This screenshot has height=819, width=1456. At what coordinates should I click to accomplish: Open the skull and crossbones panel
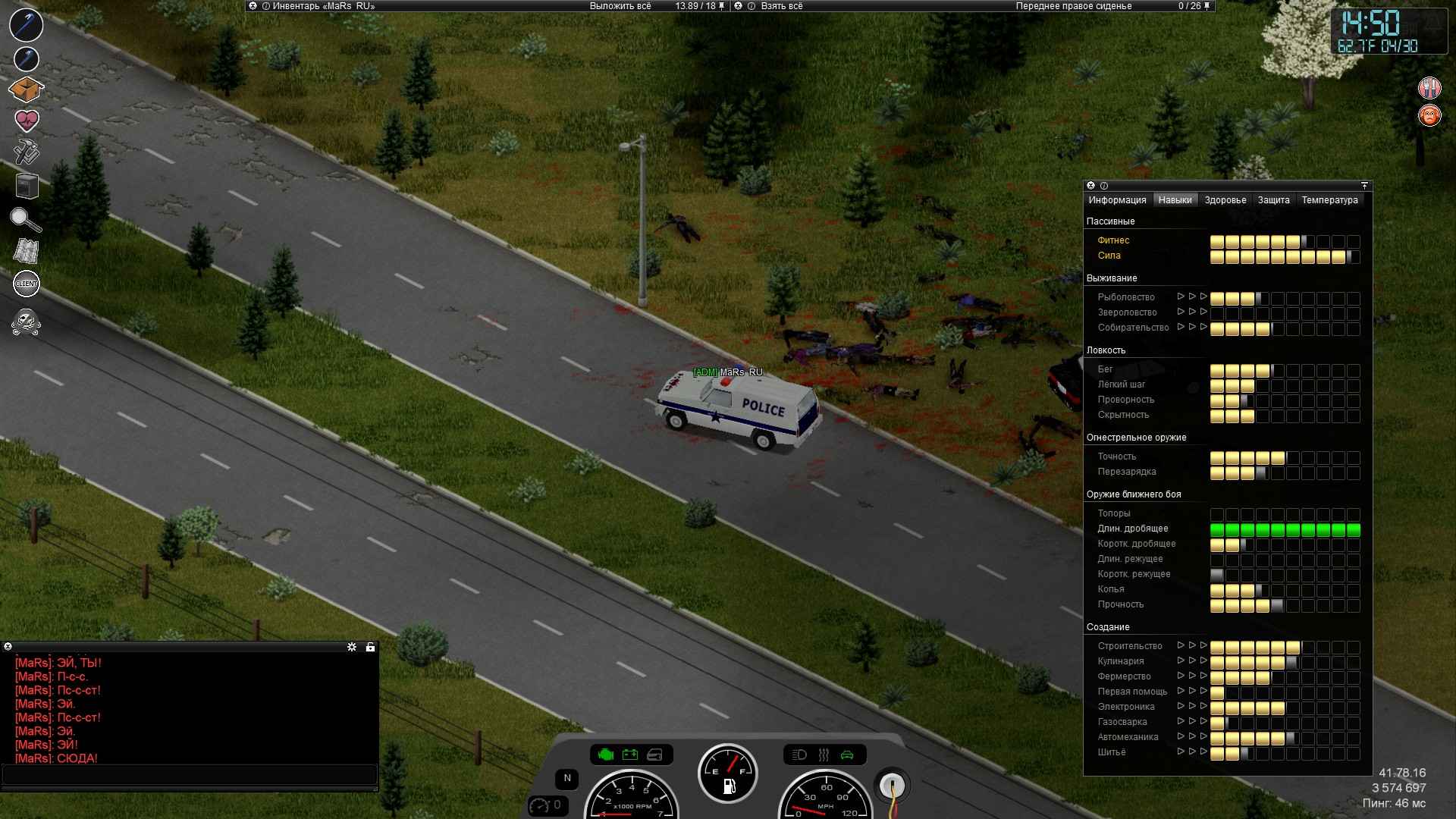coord(27,322)
